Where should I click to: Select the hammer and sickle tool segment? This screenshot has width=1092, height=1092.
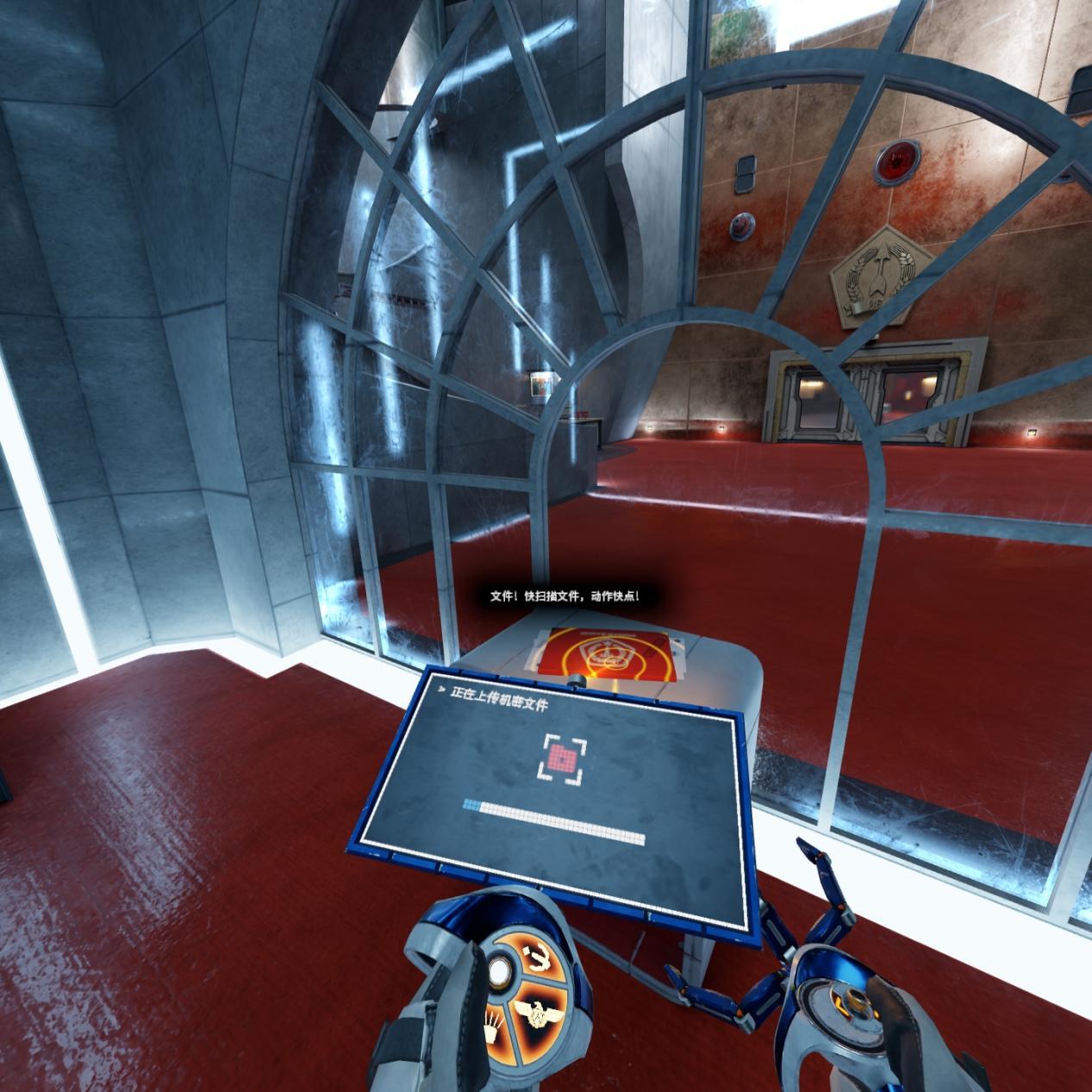coord(539,957)
